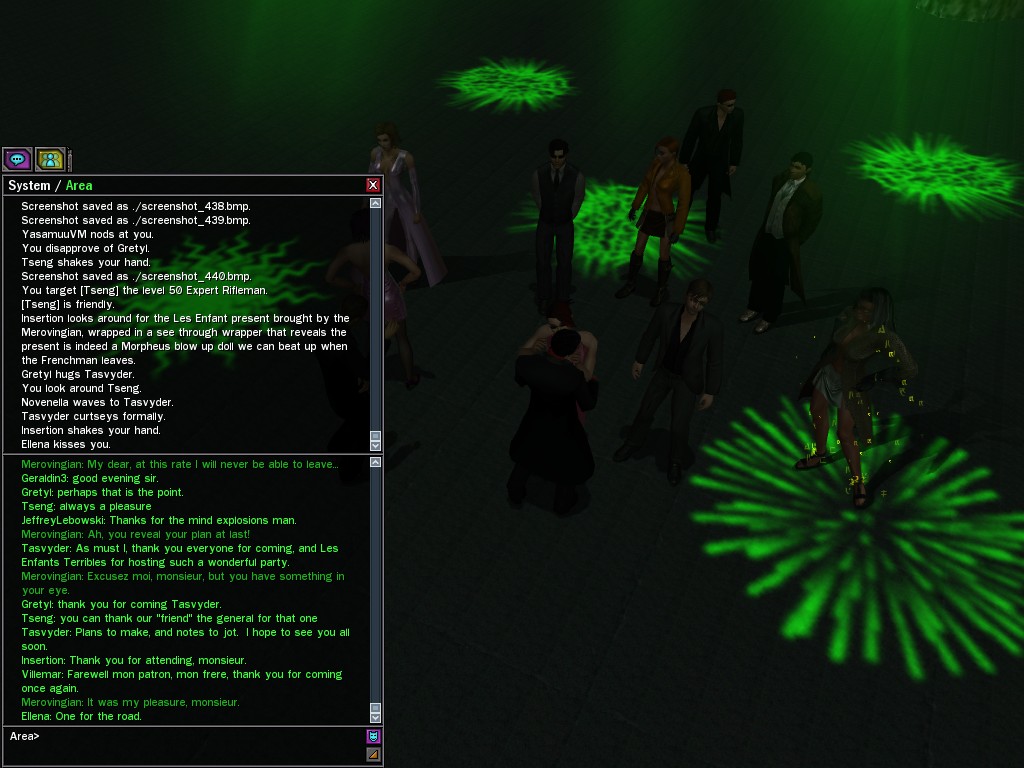1024x768 pixels.
Task: Open the chat speech bubble button
Action: click(17, 159)
